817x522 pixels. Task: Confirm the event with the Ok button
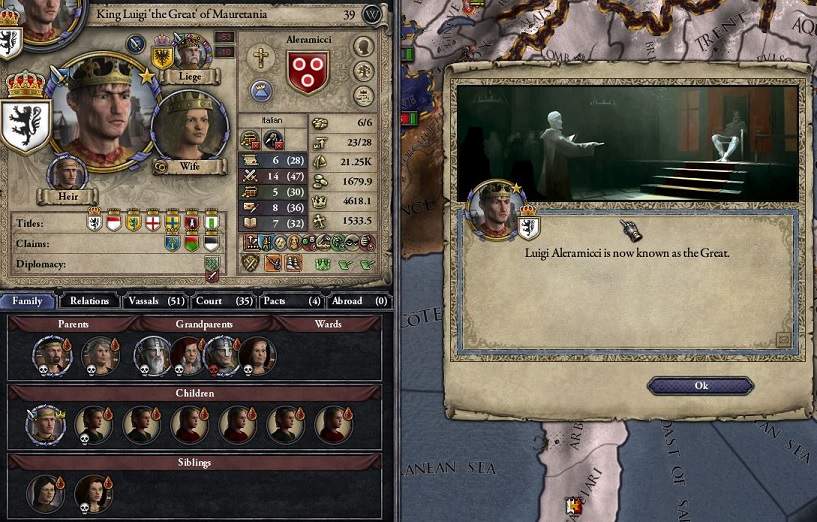point(700,386)
